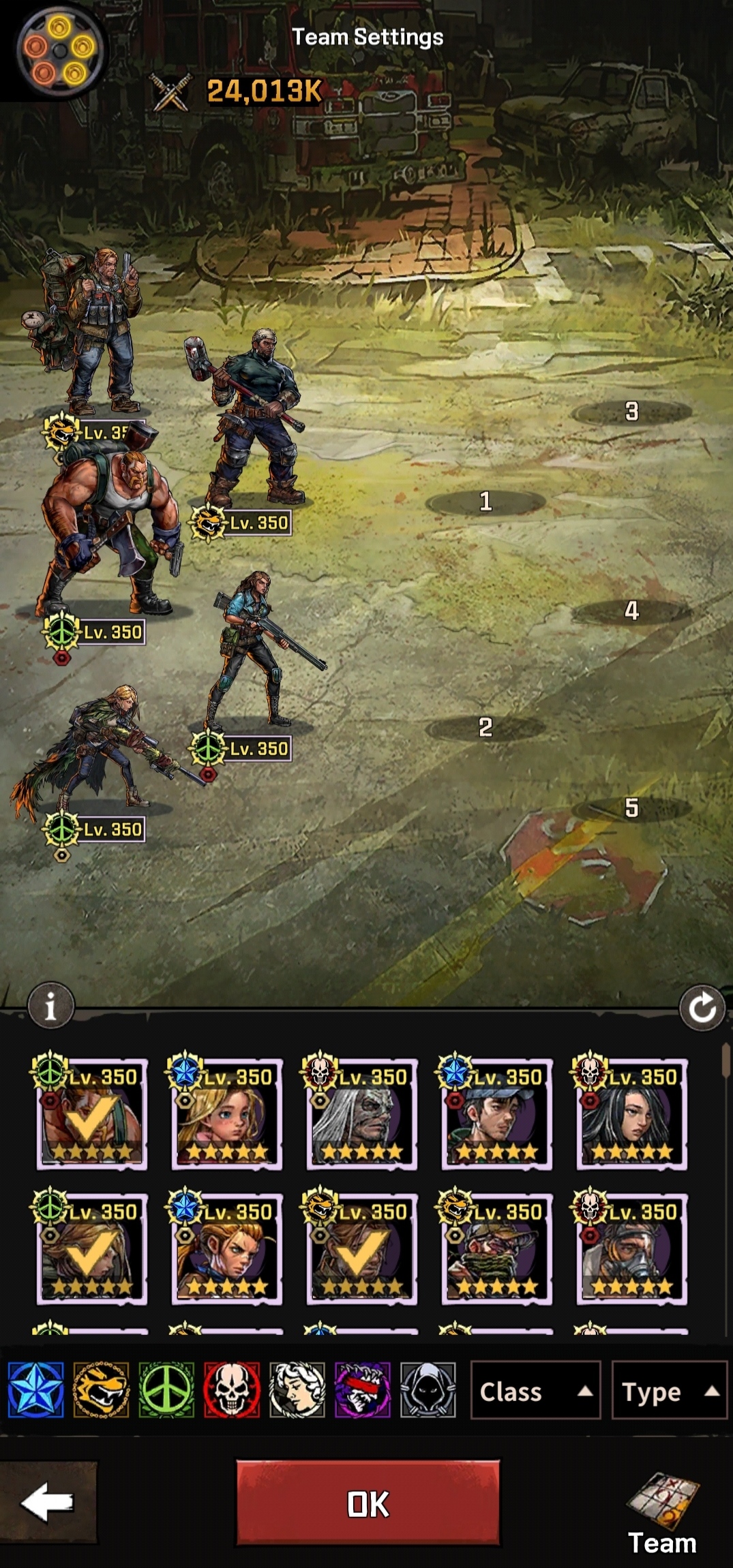Reset the team with the circular arrow
Image resolution: width=733 pixels, height=1568 pixels.
702,1008
